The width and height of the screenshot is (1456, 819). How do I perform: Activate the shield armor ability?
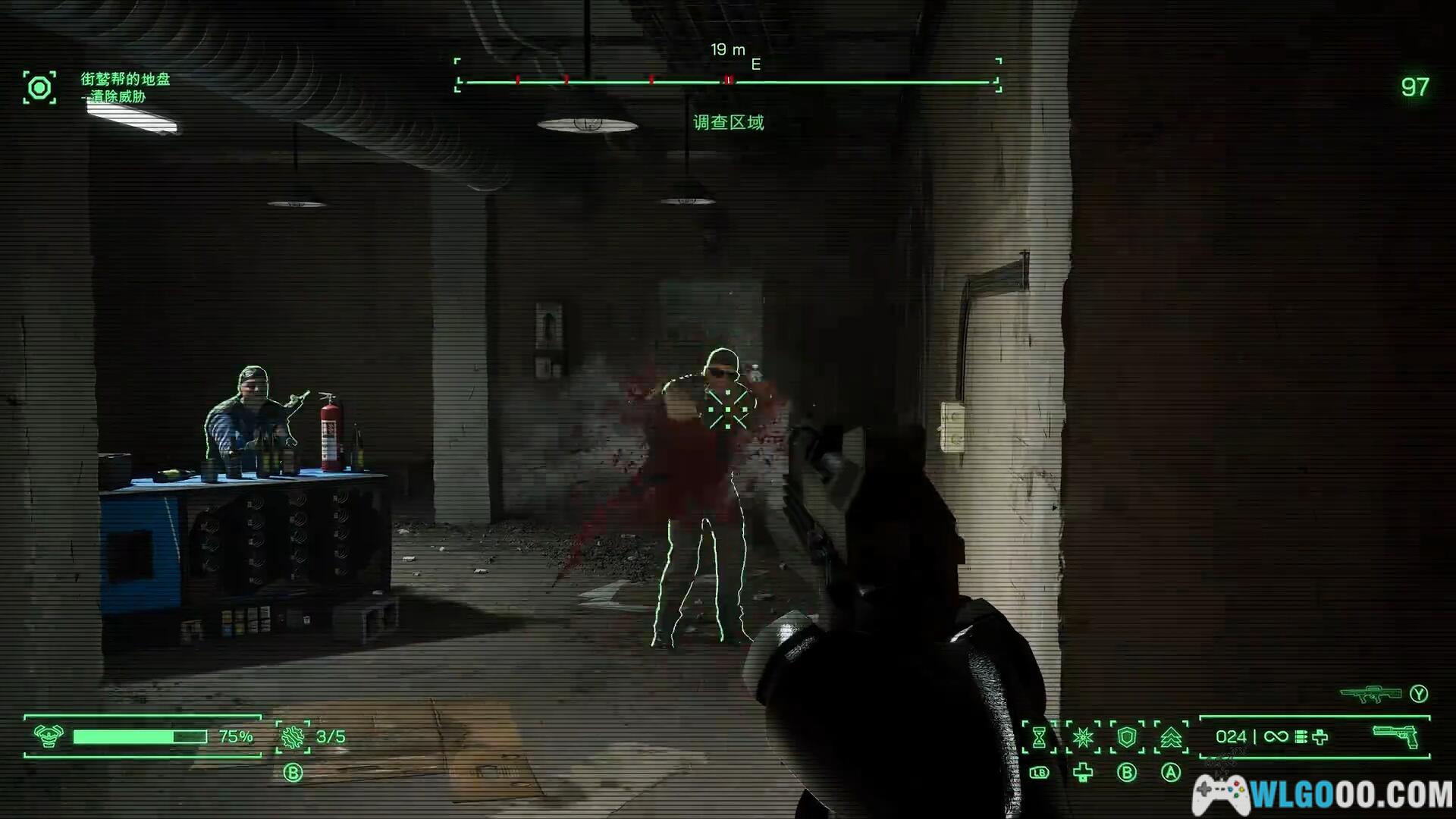pos(1127,737)
